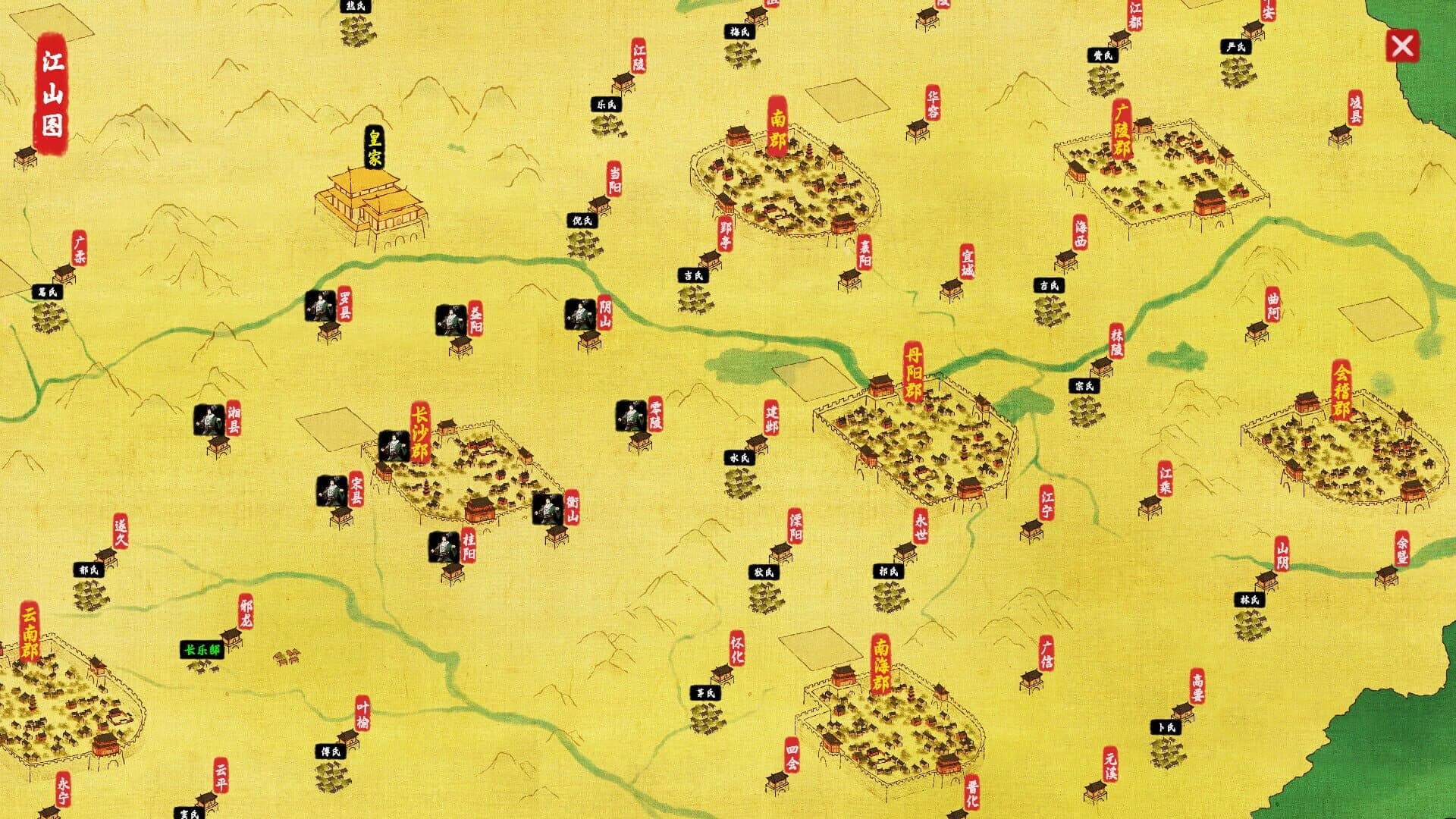This screenshot has width=1456, height=819.
Task: Open the 南海郡 city icon
Action: [x=887, y=728]
